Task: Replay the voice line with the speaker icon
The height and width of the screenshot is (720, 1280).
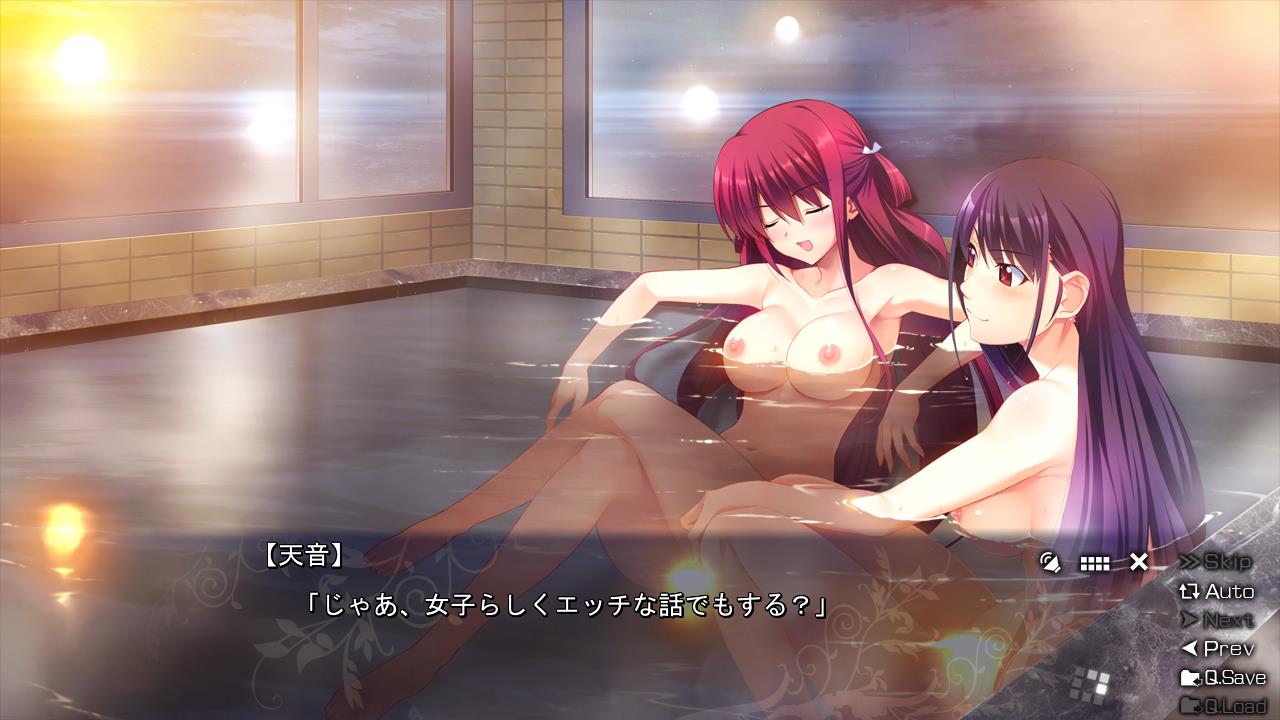Action: point(1050,562)
